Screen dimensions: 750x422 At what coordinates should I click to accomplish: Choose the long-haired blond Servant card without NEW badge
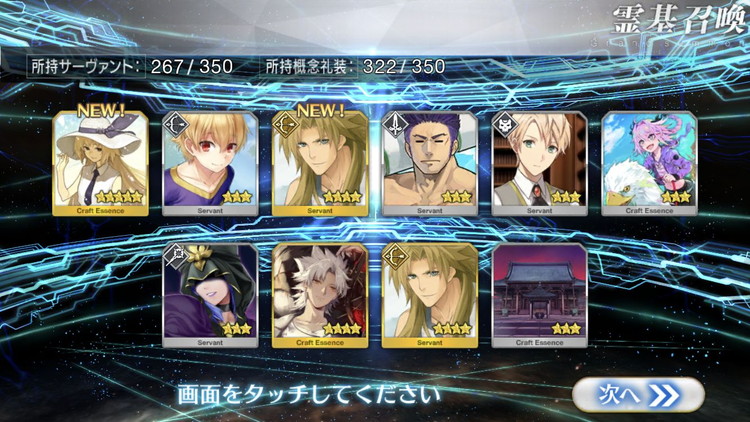tap(430, 294)
